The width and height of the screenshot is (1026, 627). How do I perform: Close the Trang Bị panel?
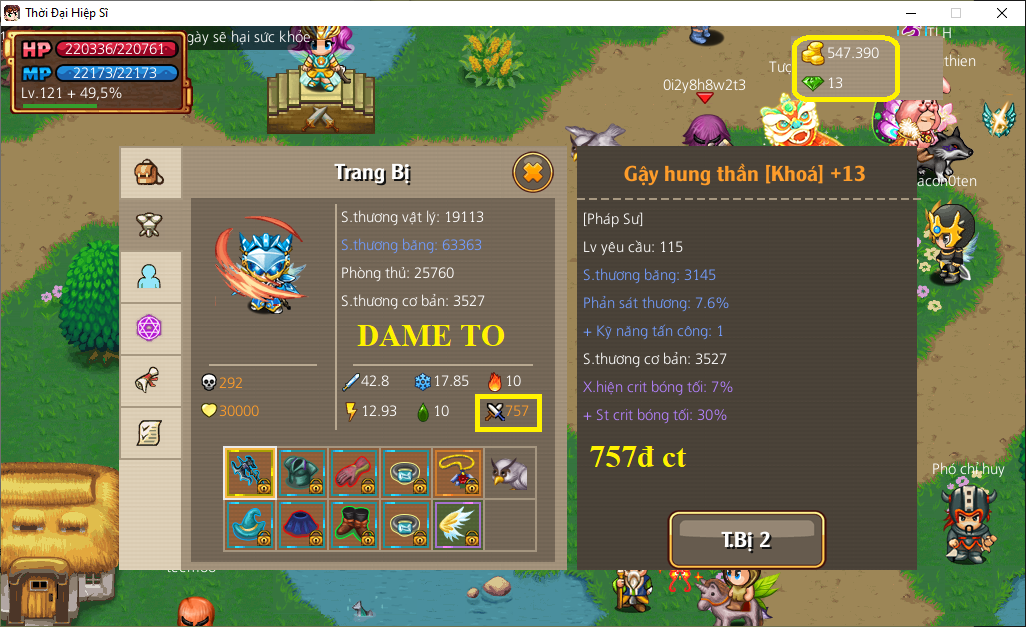coord(532,173)
